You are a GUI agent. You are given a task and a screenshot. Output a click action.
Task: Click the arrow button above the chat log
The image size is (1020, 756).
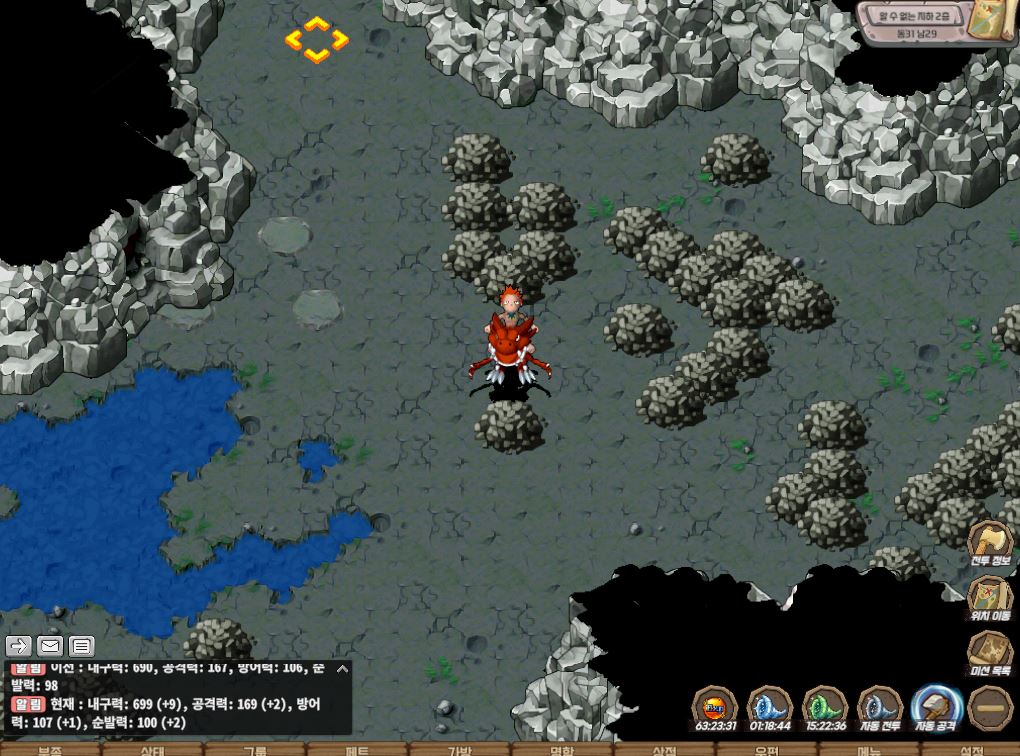pos(19,646)
